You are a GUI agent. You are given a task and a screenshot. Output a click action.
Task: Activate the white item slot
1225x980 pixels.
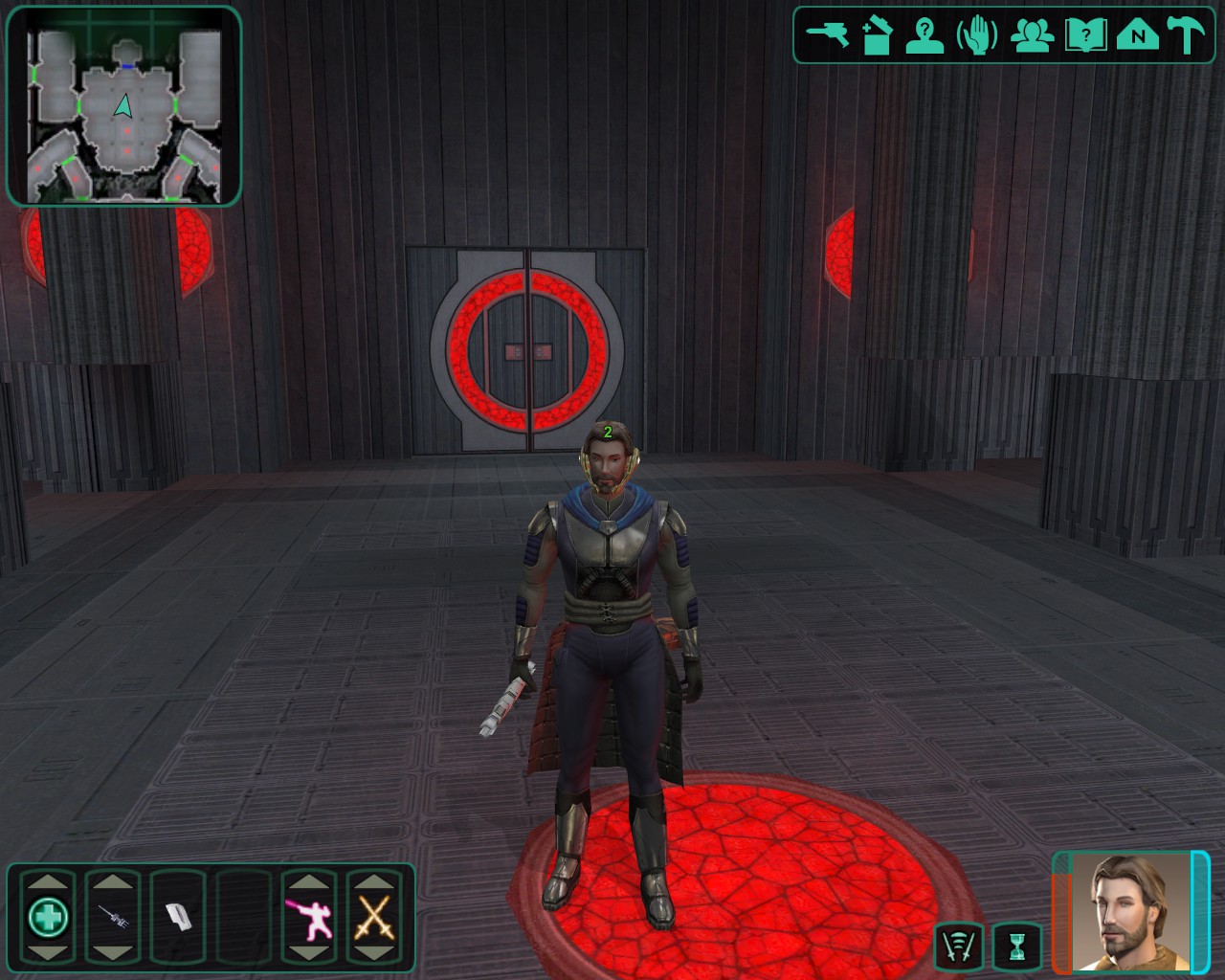coord(178,918)
